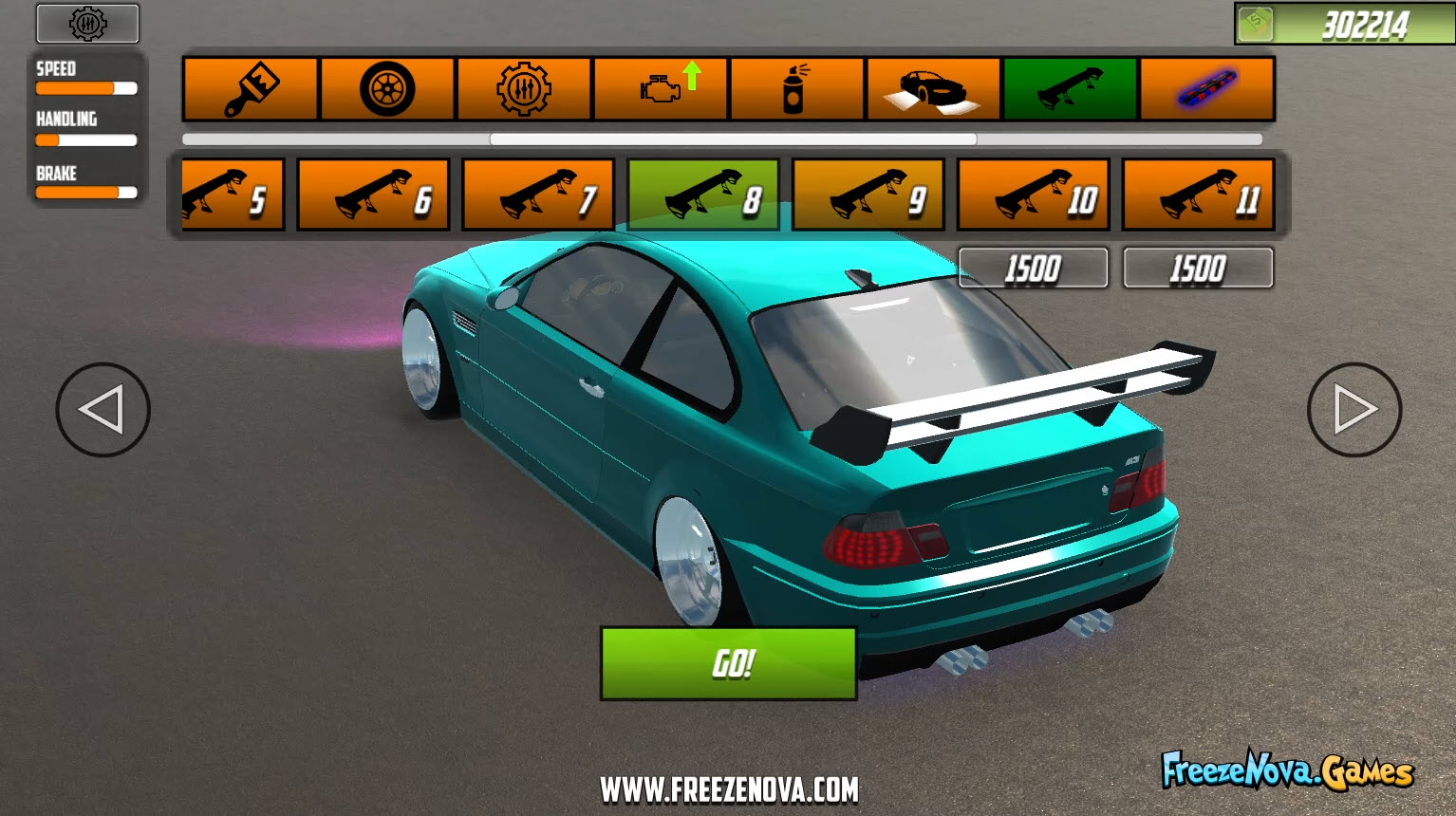
Task: Open the suspension tuning category
Action: pos(525,88)
